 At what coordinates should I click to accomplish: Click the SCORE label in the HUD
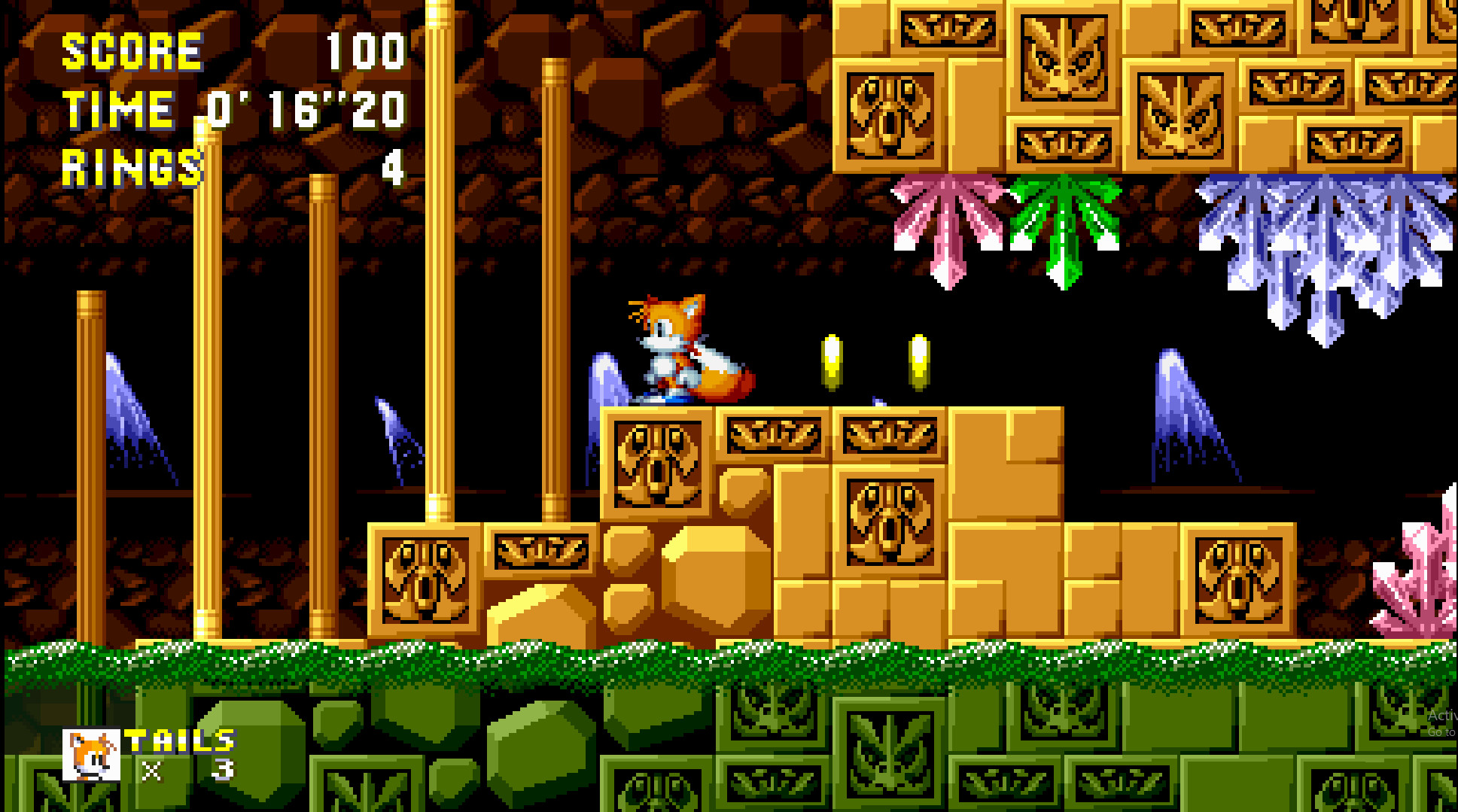coord(132,51)
